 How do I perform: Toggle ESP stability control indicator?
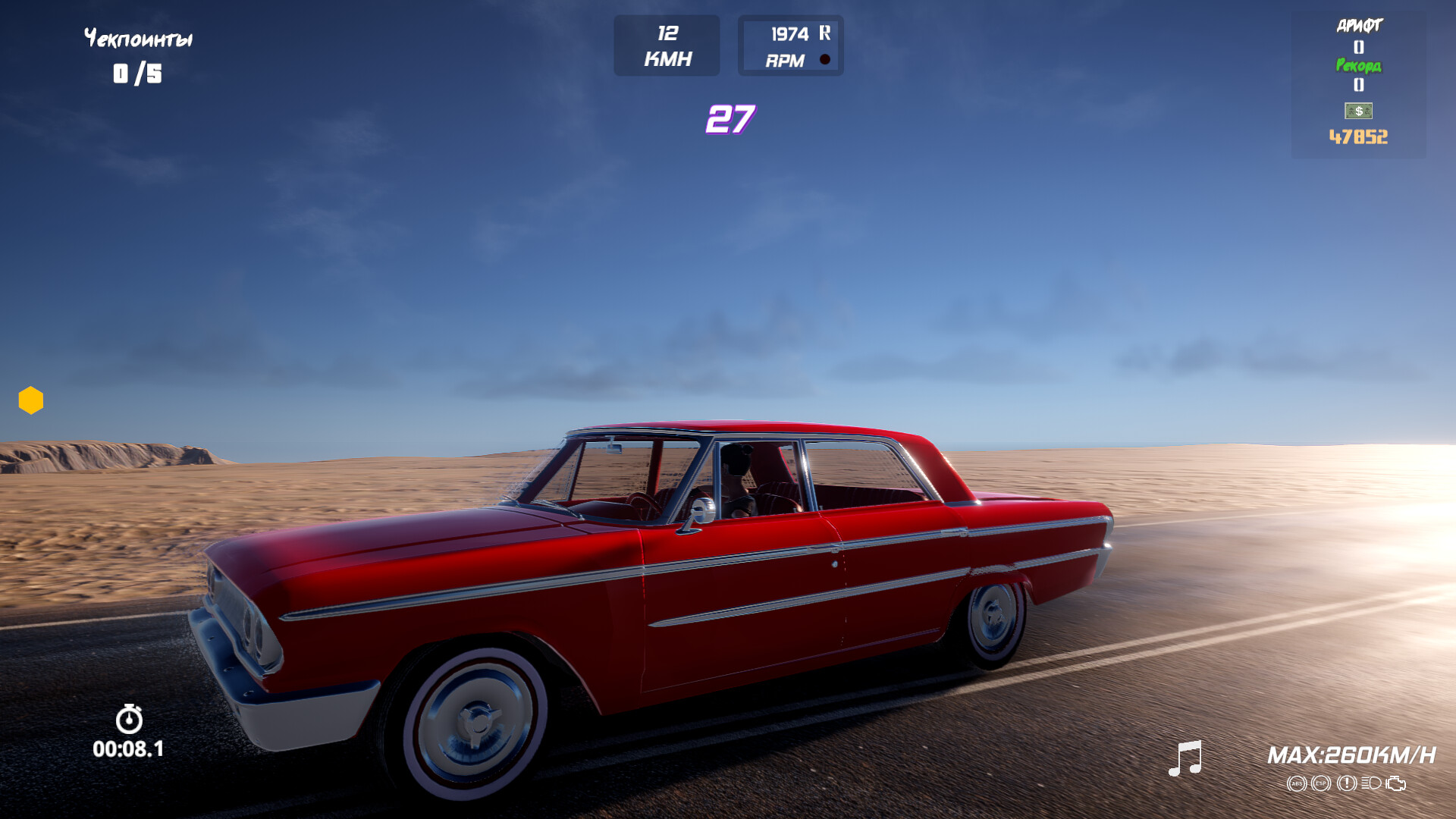(1321, 783)
